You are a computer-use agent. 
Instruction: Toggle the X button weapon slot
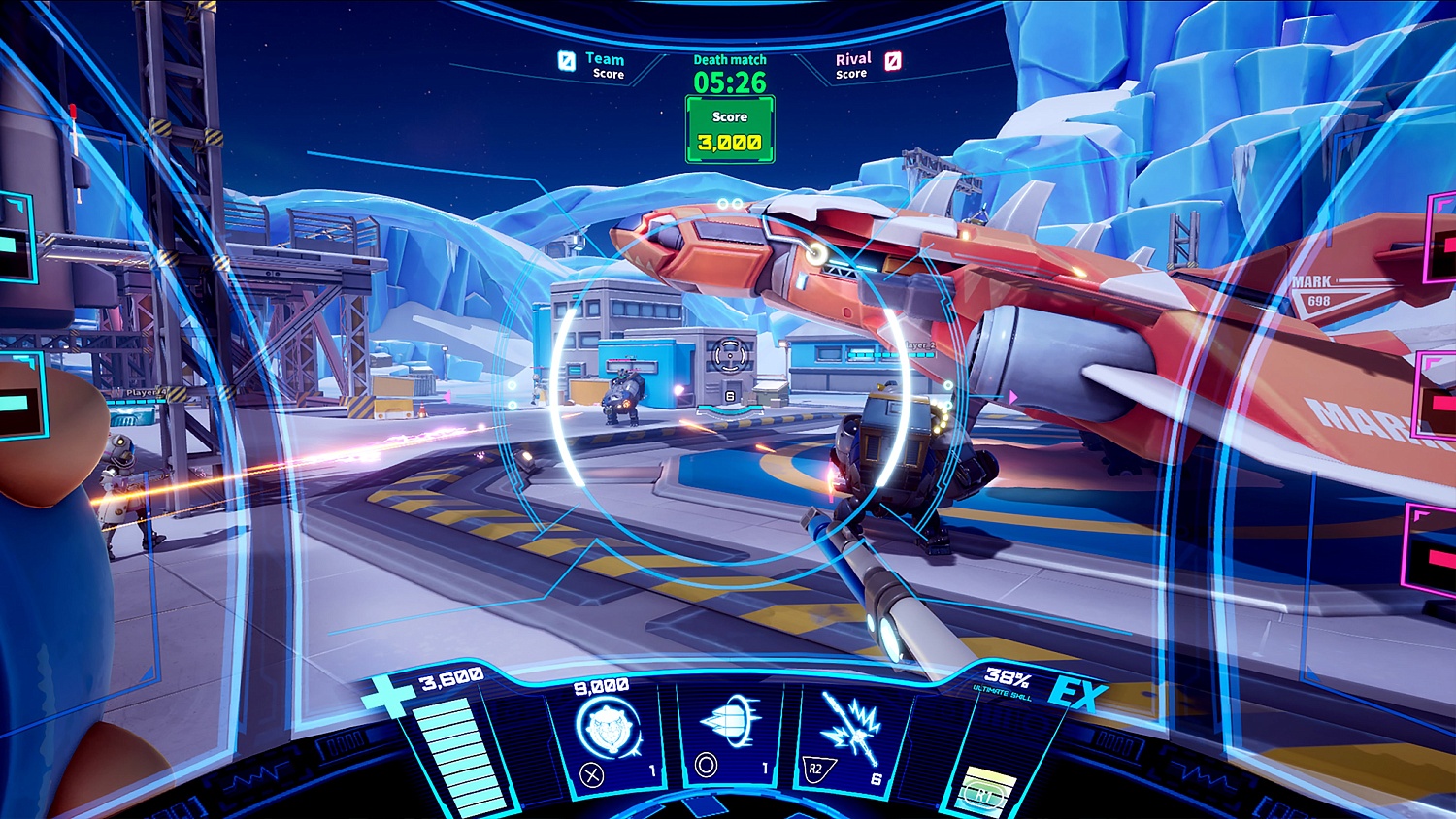click(x=589, y=774)
